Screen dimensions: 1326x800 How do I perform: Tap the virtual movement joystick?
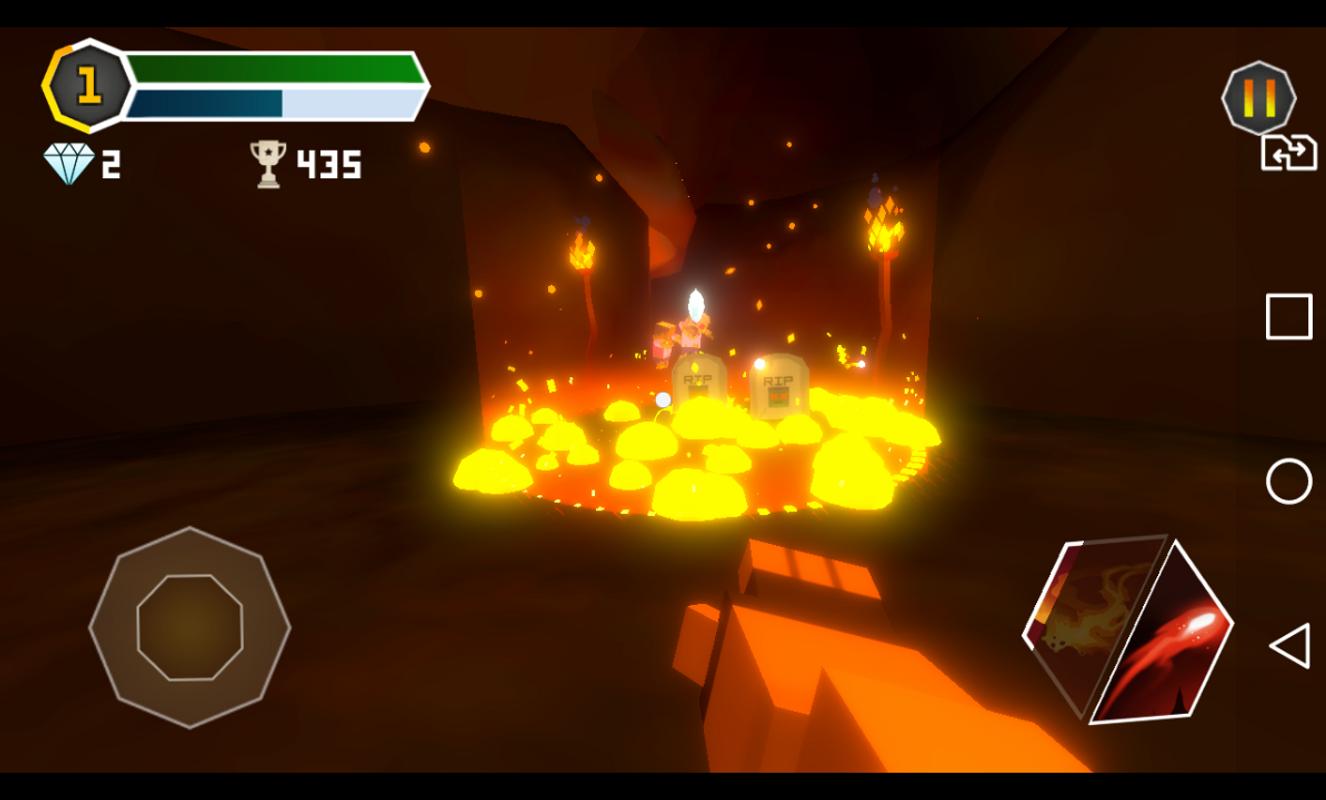[x=189, y=627]
